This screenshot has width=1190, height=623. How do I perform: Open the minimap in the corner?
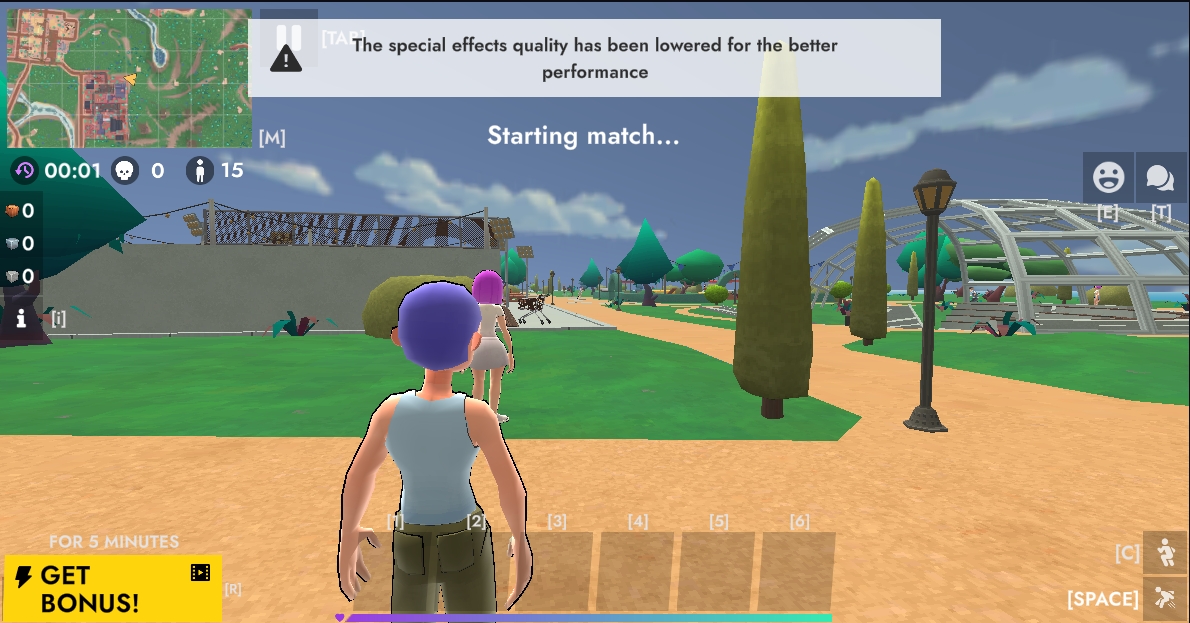(x=128, y=78)
